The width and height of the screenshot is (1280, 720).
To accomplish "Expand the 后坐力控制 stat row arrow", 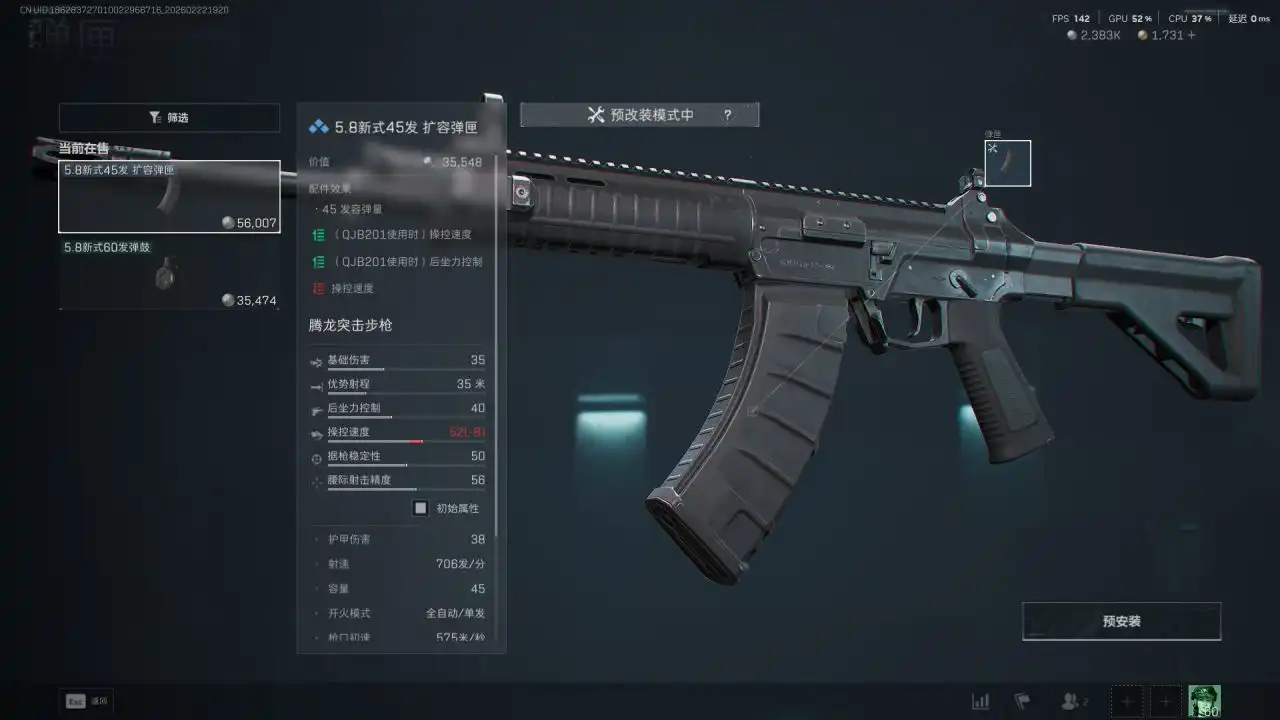I will tap(313, 408).
